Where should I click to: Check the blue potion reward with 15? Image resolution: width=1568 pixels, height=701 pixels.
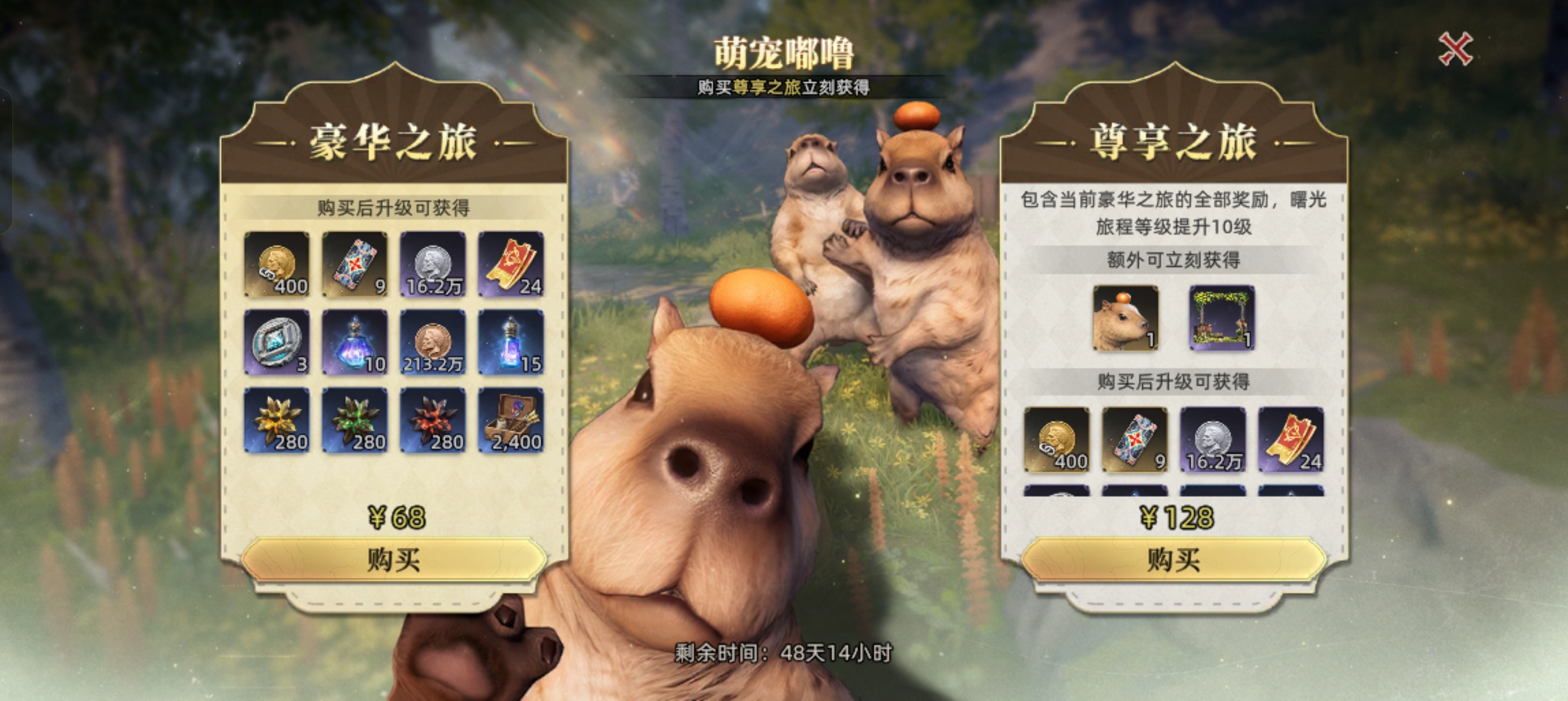tap(511, 342)
